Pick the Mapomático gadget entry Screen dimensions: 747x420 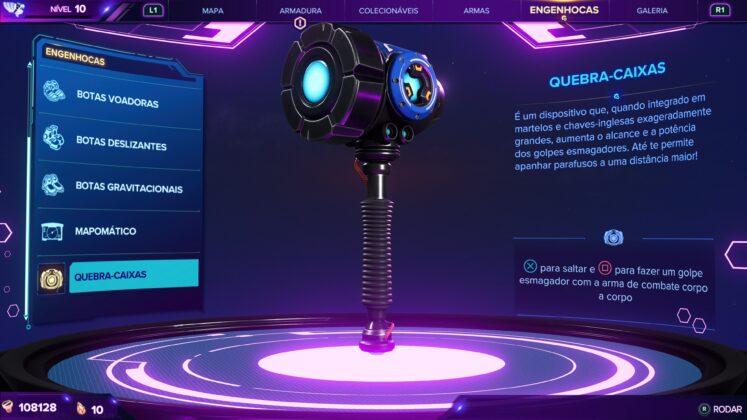tap(106, 231)
